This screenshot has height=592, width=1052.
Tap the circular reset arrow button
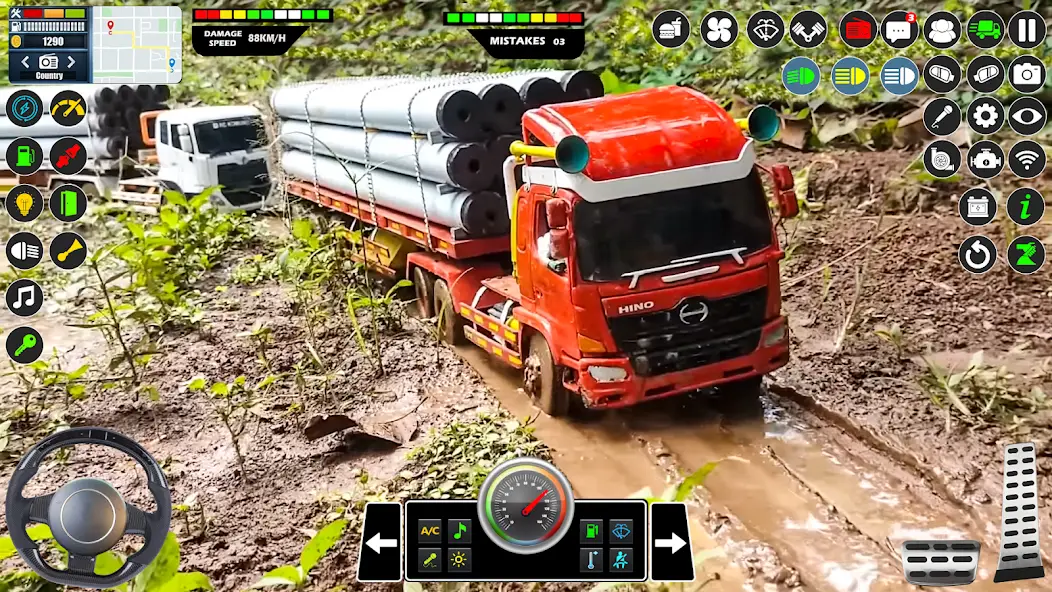pyautogui.click(x=977, y=254)
